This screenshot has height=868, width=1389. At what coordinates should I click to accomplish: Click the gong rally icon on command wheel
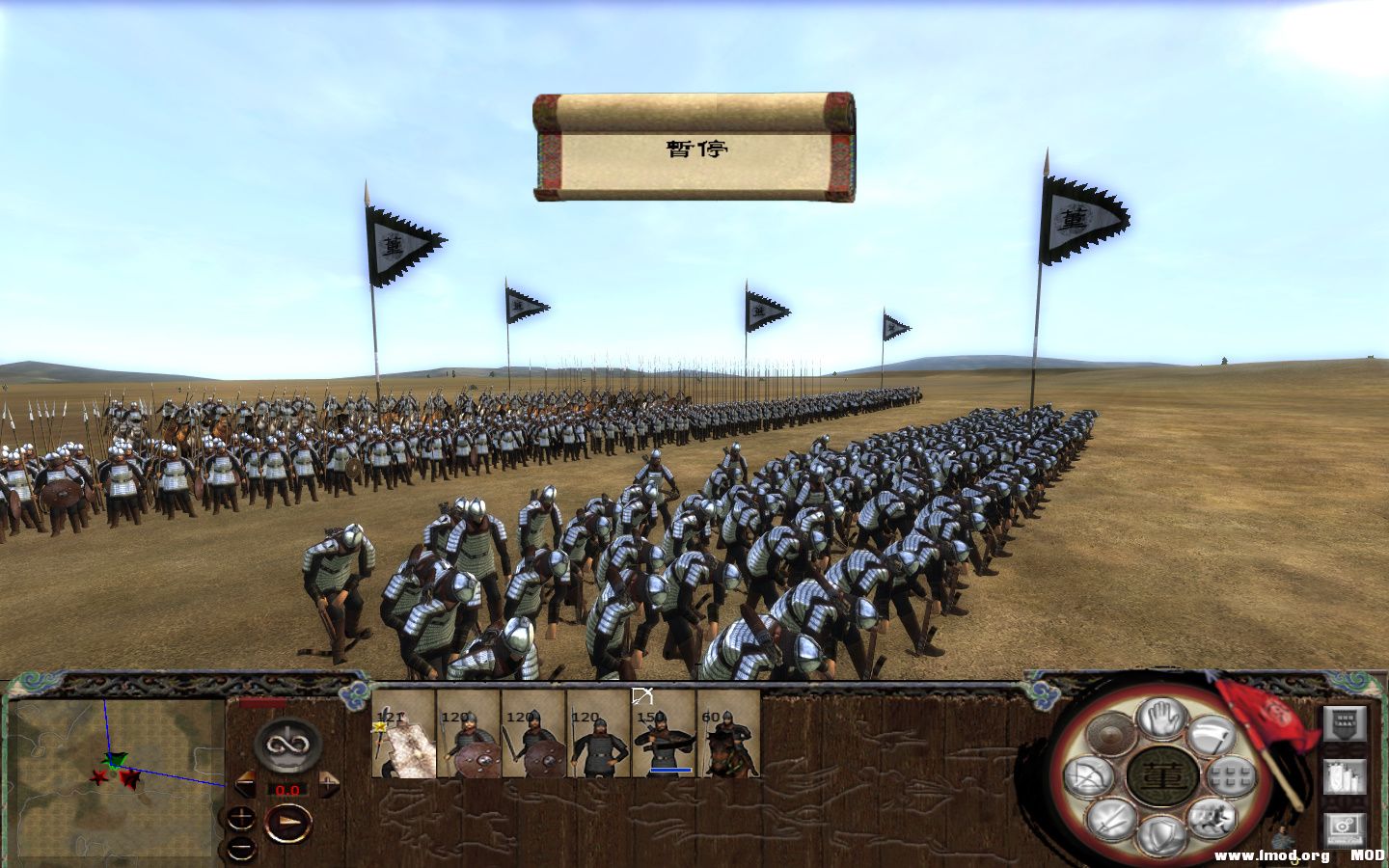point(1111,733)
